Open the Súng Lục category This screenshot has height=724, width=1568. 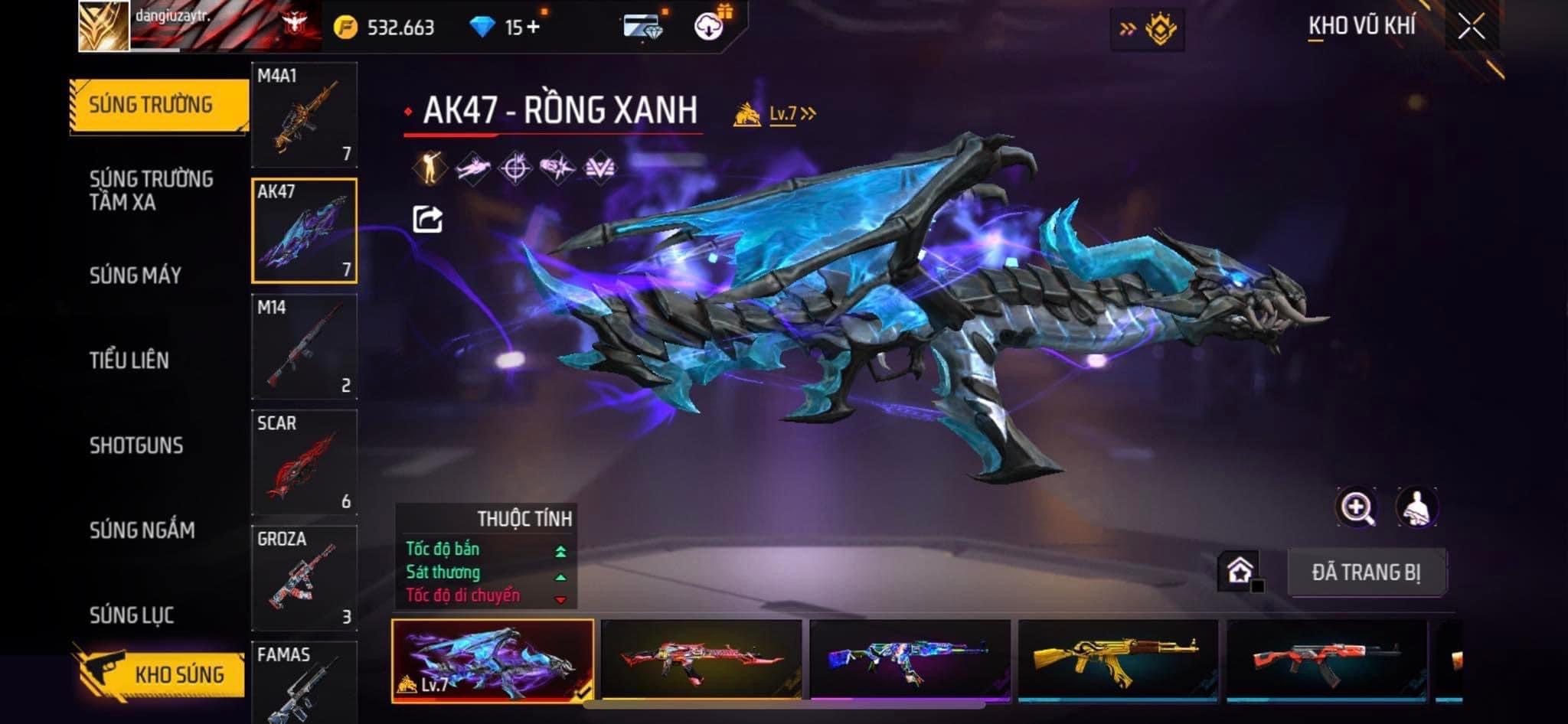pos(132,615)
